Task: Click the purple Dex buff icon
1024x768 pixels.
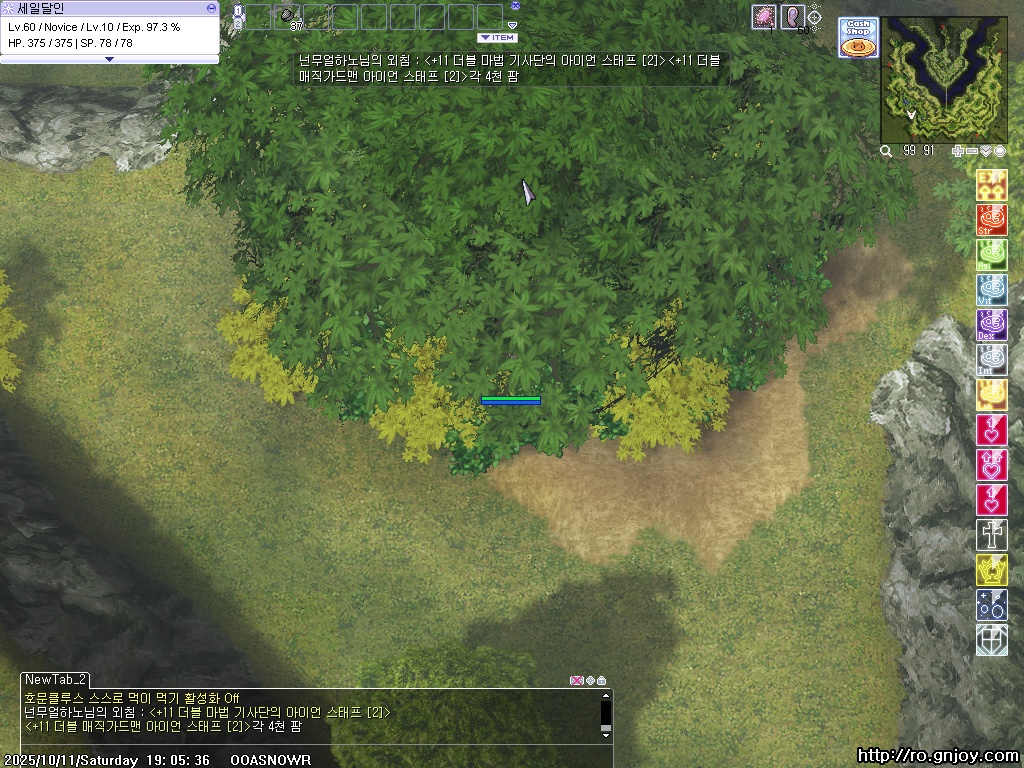Action: click(991, 325)
